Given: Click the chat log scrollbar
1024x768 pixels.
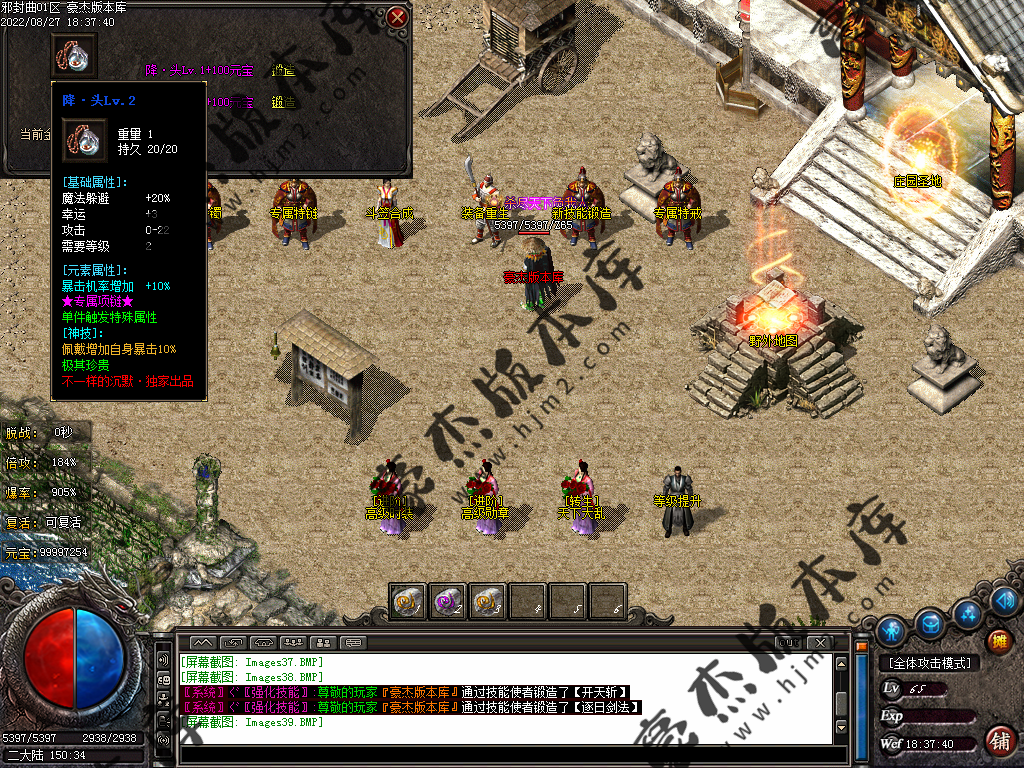Looking at the screenshot, I should click(842, 695).
